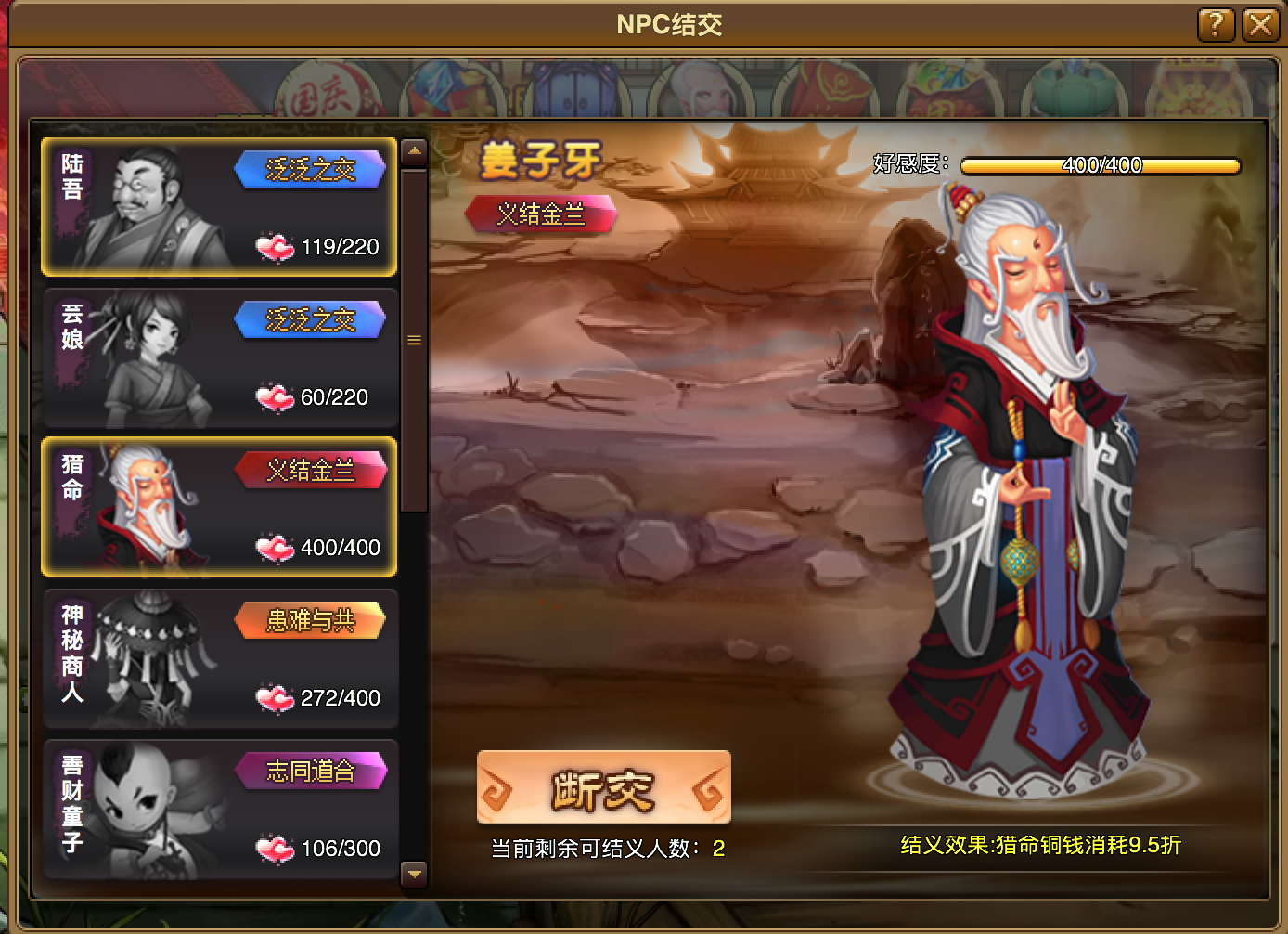
Task: Open help with the question mark icon
Action: (1216, 26)
